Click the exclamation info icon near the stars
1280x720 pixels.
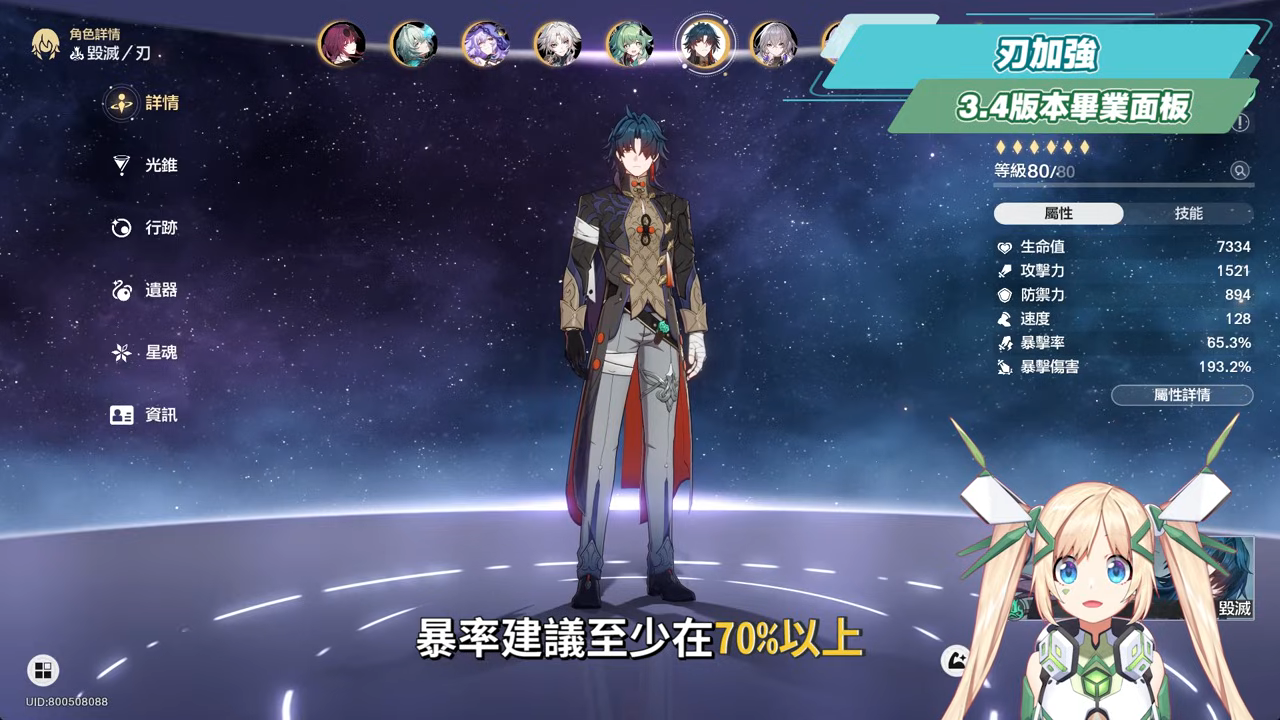[x=1241, y=123]
